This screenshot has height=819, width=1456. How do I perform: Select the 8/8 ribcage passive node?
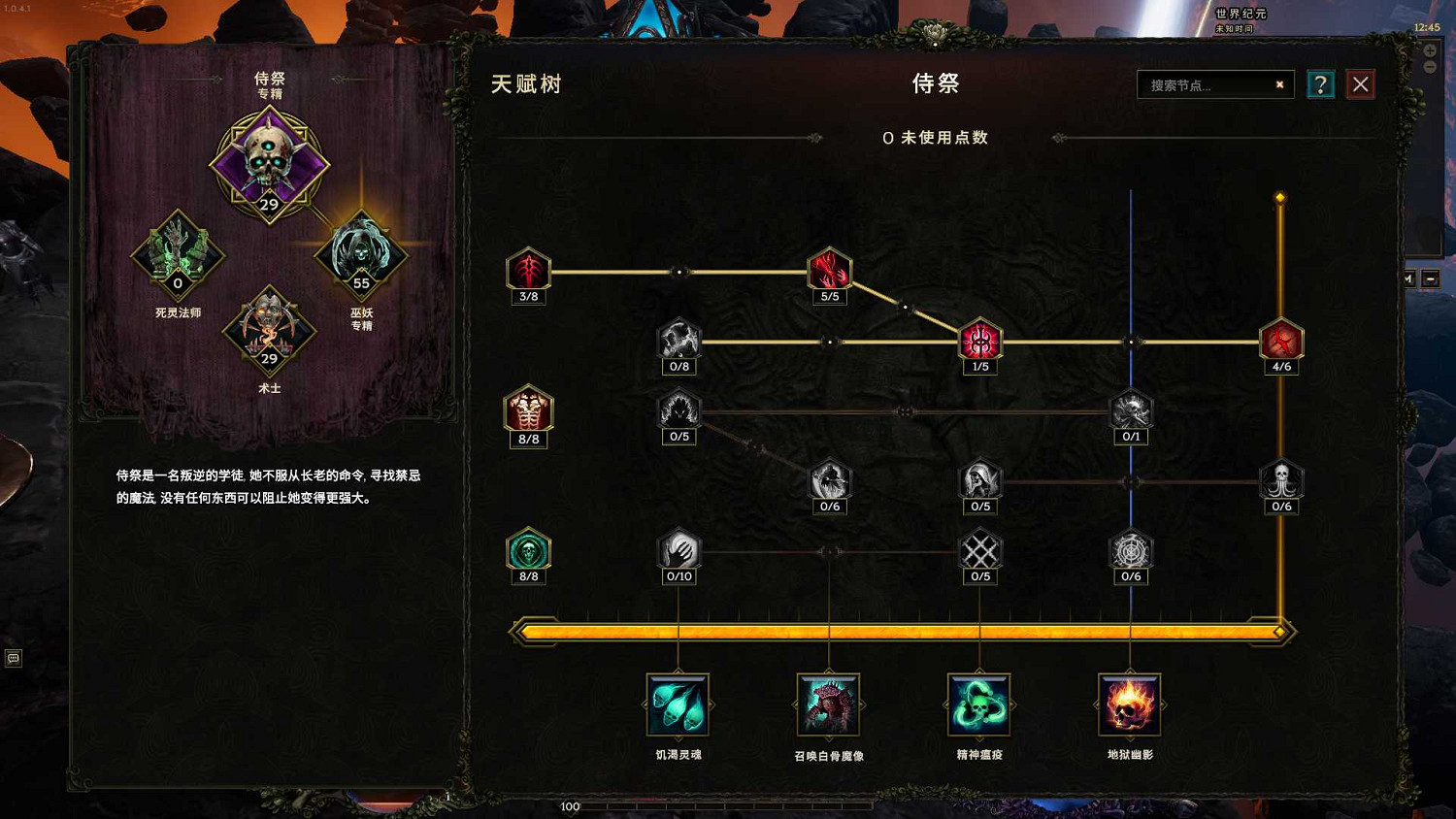tap(527, 411)
